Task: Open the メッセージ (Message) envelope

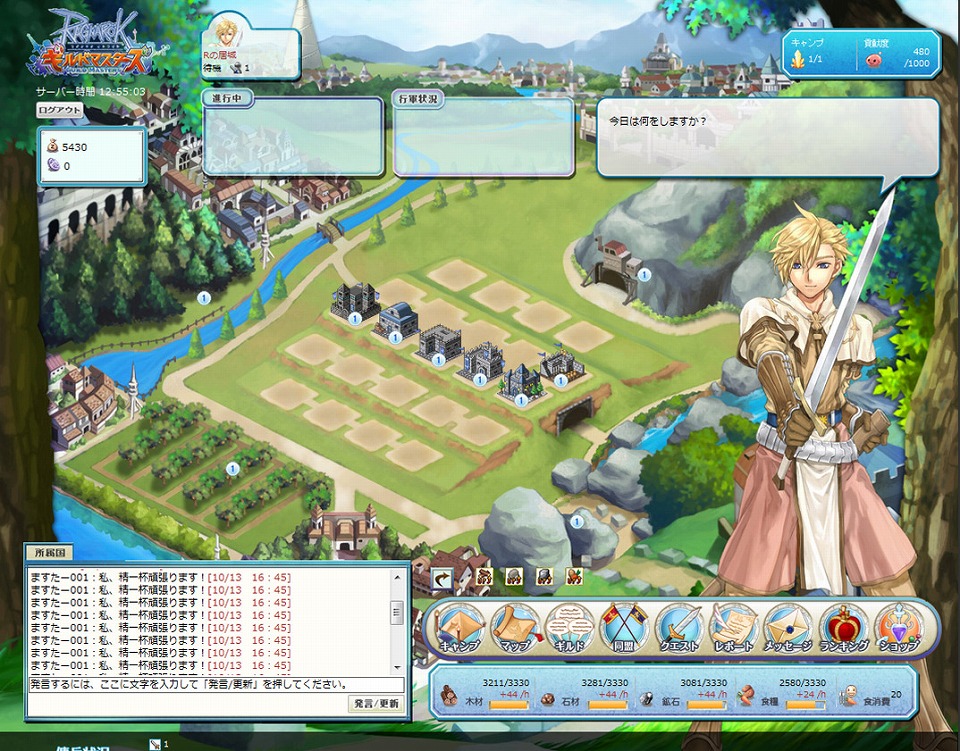Action: point(788,629)
